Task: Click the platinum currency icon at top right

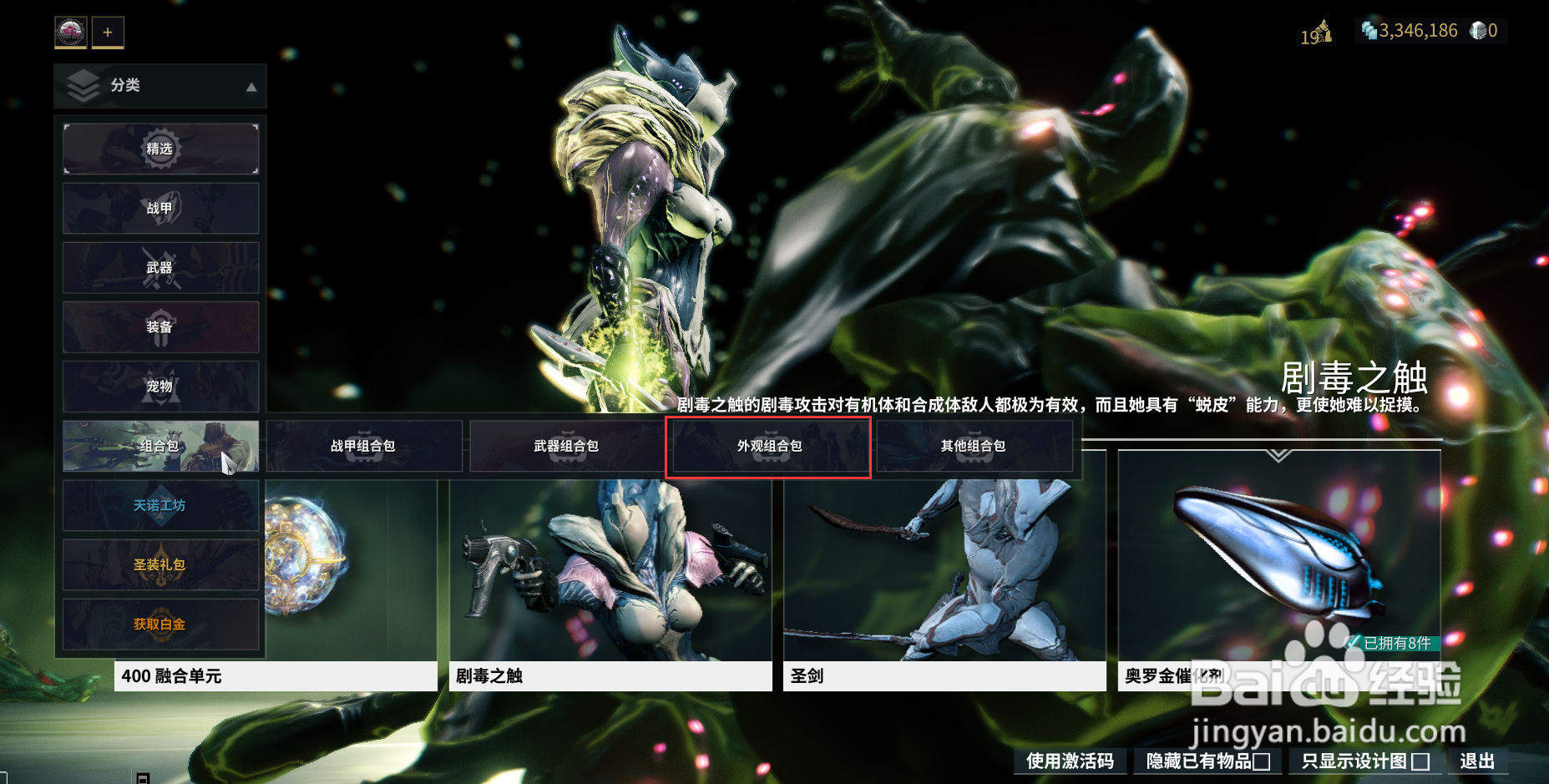Action: pyautogui.click(x=1368, y=31)
